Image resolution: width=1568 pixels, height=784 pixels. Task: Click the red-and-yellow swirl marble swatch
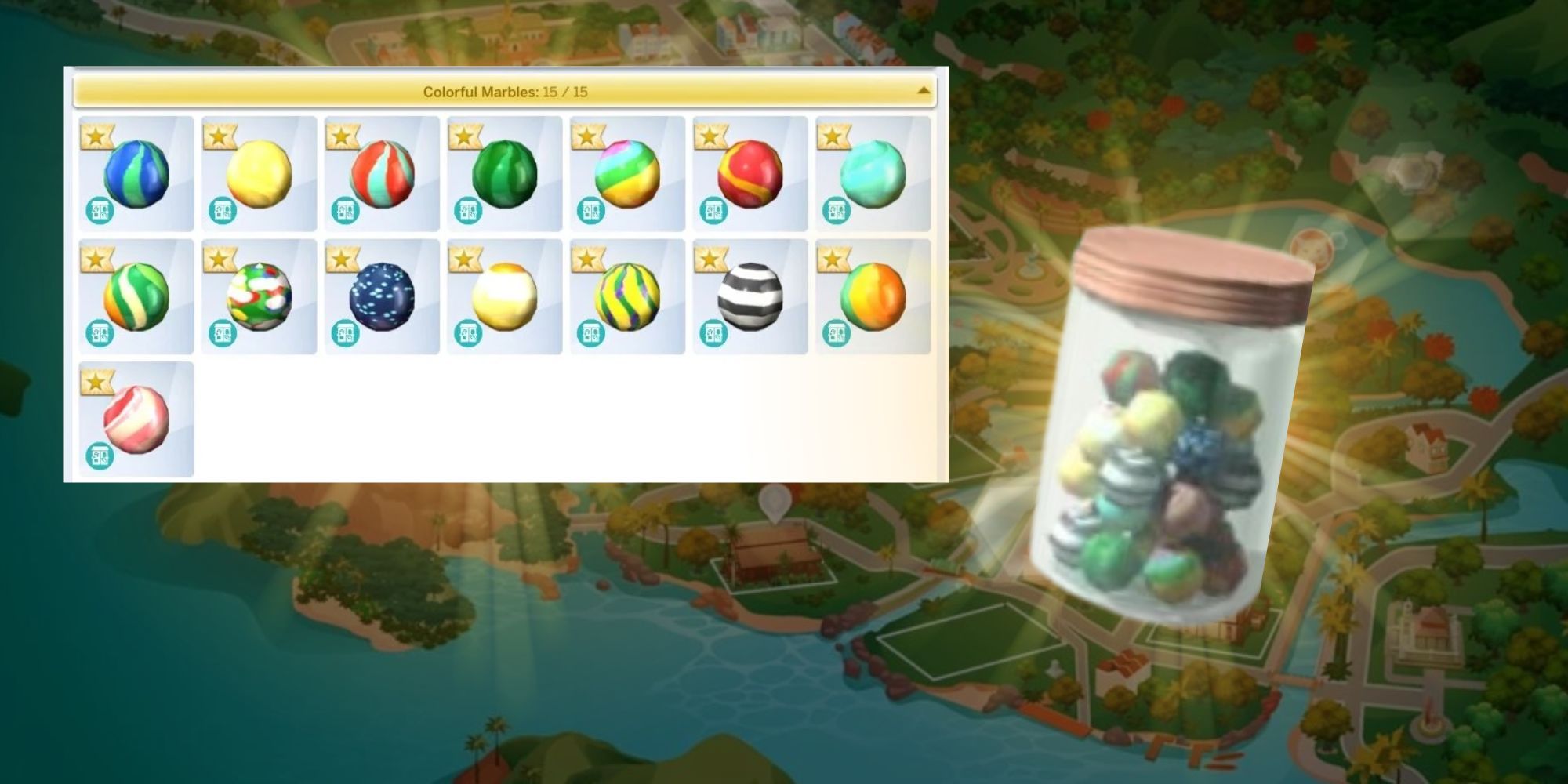(x=750, y=172)
